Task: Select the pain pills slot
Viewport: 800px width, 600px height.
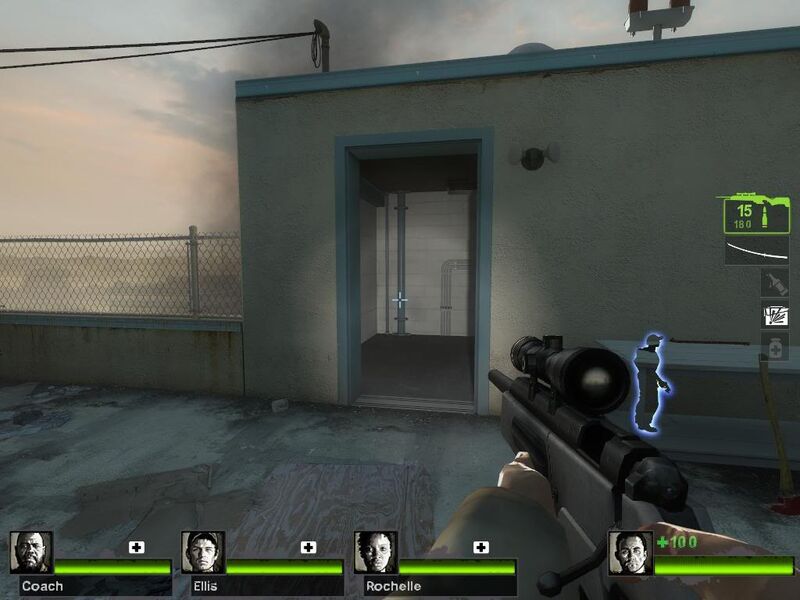Action: pyautogui.click(x=774, y=346)
